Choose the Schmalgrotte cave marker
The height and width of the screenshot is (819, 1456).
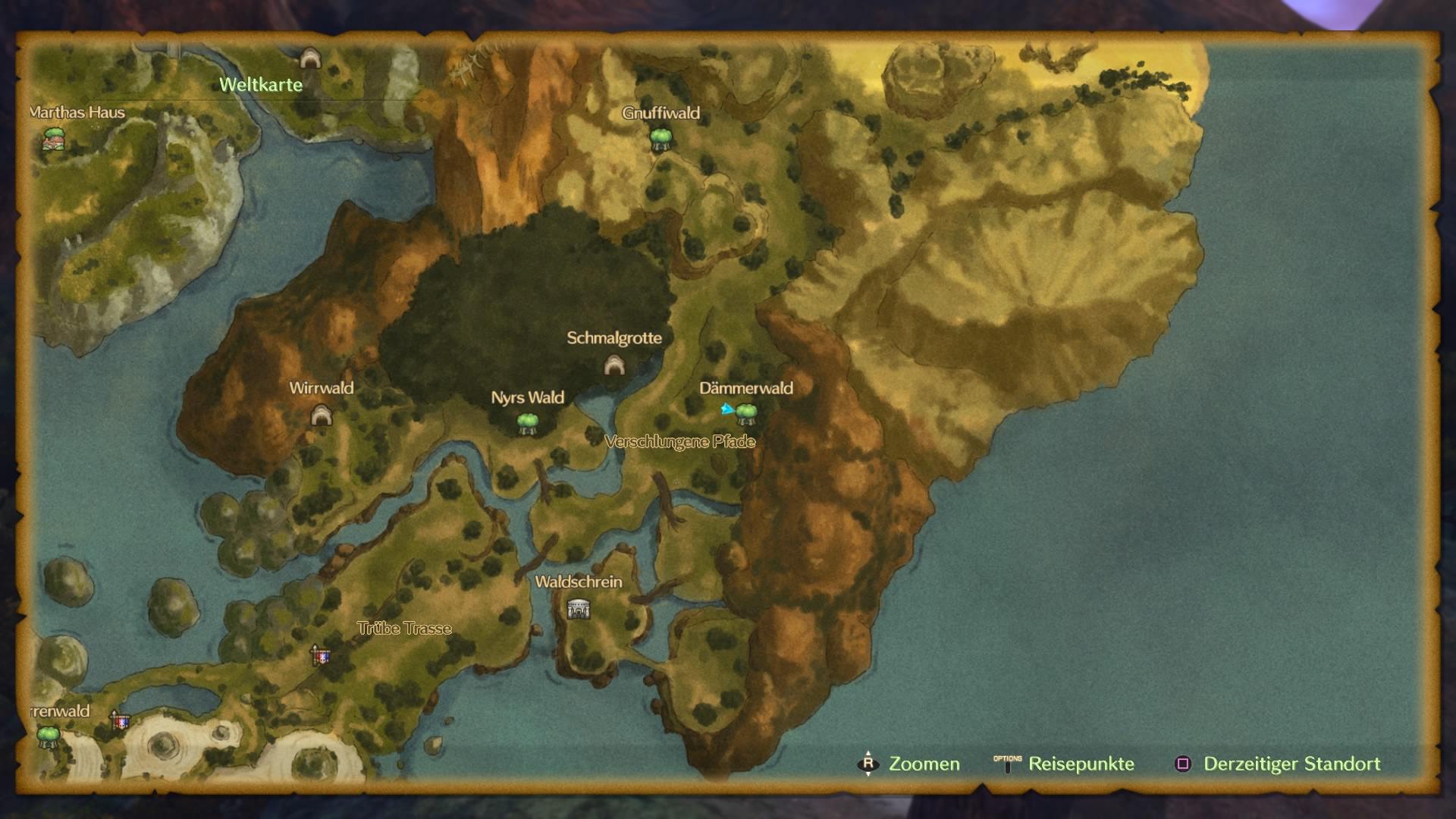pos(614,366)
